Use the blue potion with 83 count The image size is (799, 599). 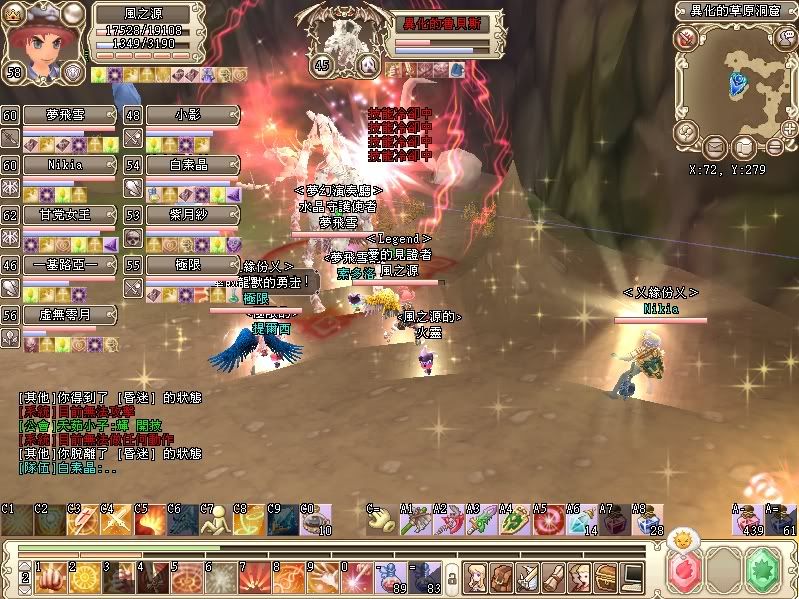[421, 576]
